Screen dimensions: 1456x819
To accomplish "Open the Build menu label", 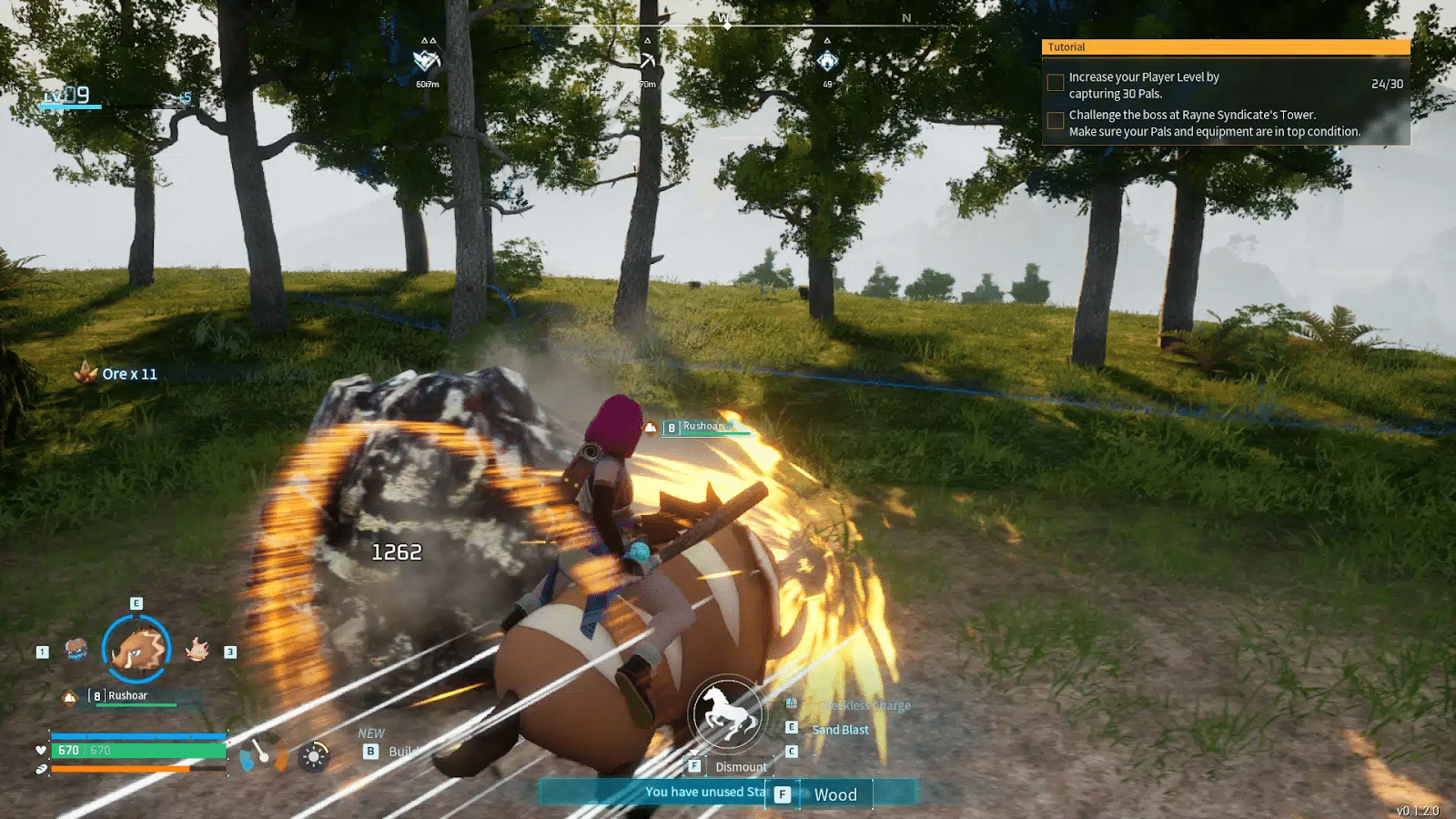I will point(402,752).
